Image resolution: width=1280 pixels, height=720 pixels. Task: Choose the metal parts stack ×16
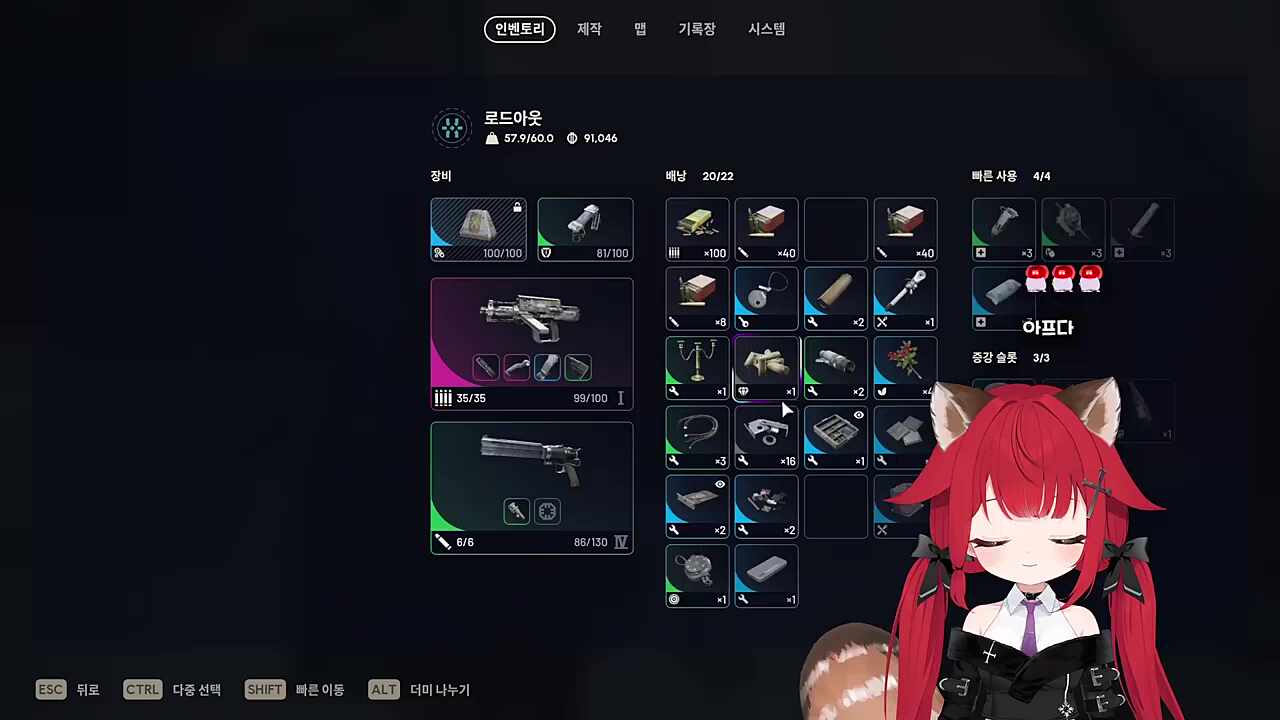coord(766,437)
